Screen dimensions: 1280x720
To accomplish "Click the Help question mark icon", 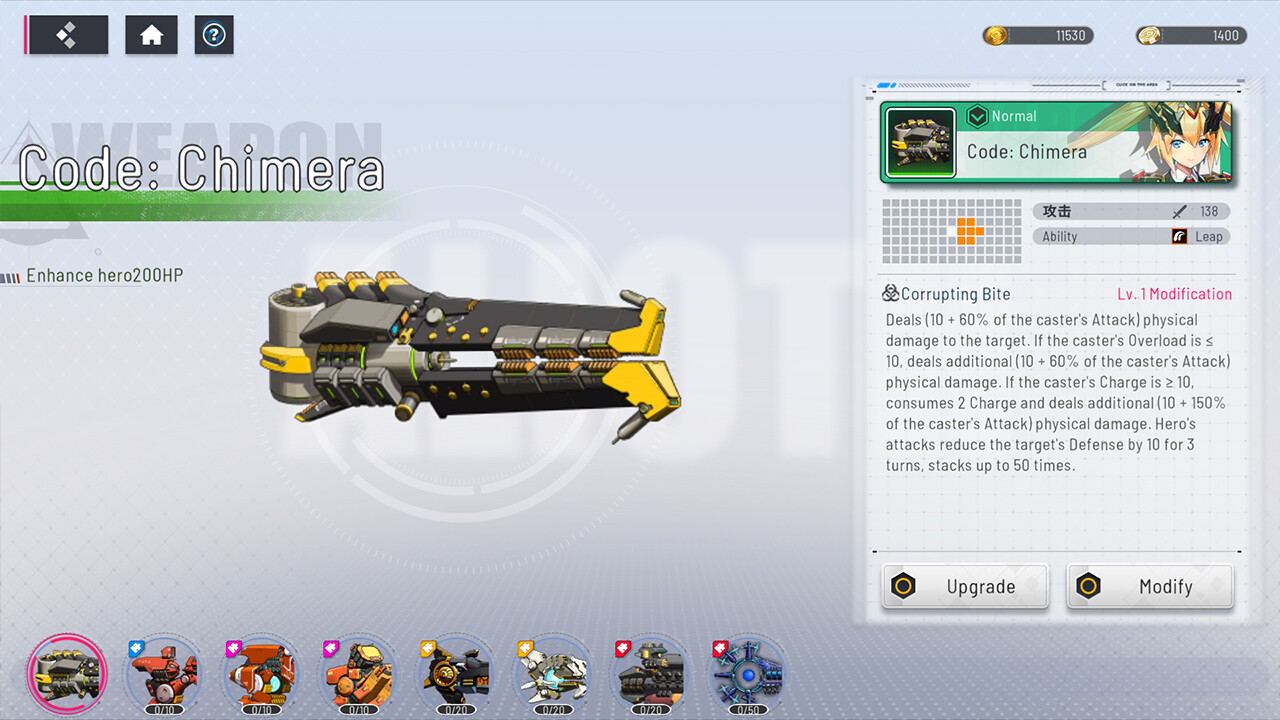I will tap(214, 35).
